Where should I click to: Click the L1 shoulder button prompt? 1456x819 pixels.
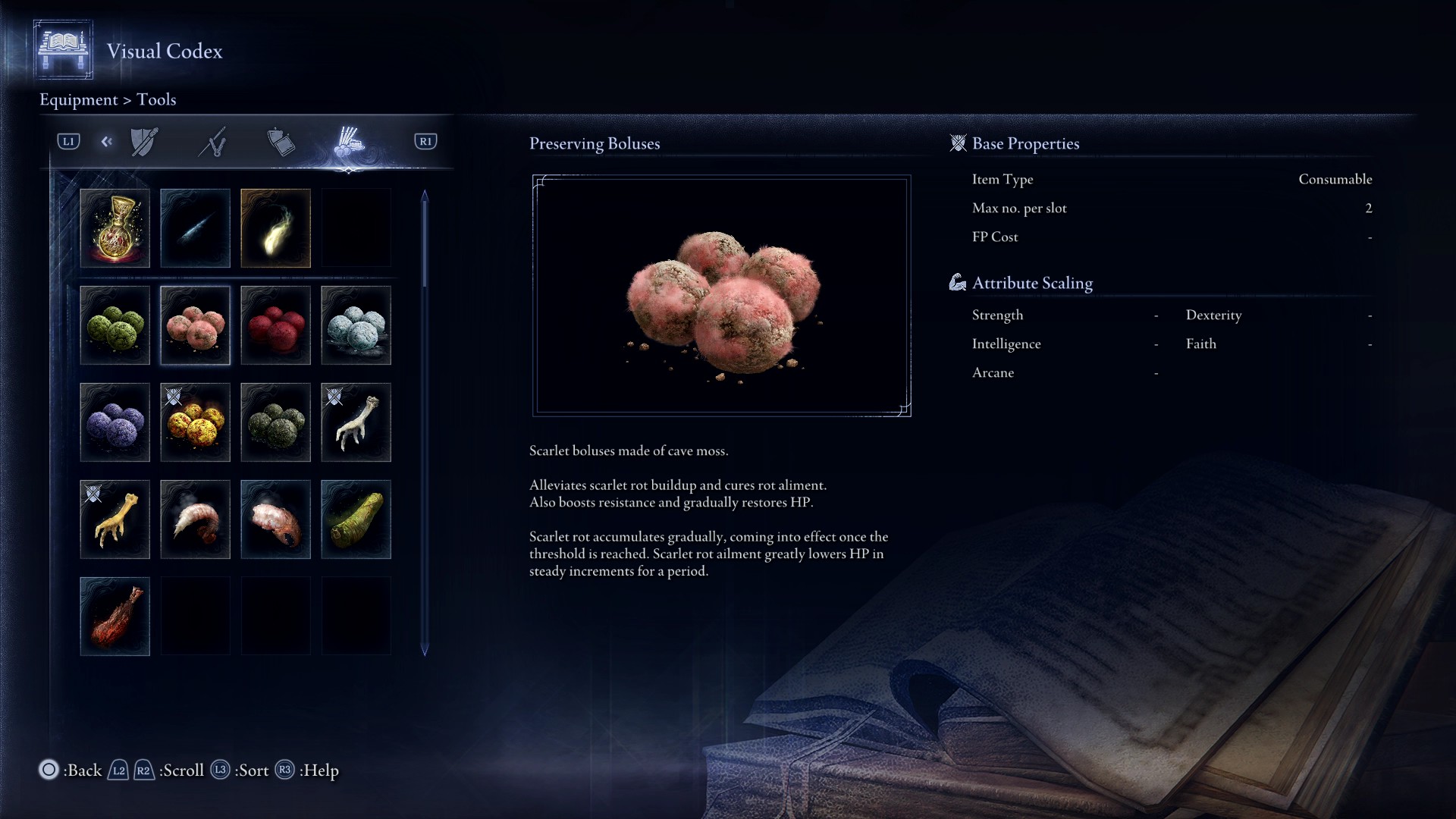(67, 141)
